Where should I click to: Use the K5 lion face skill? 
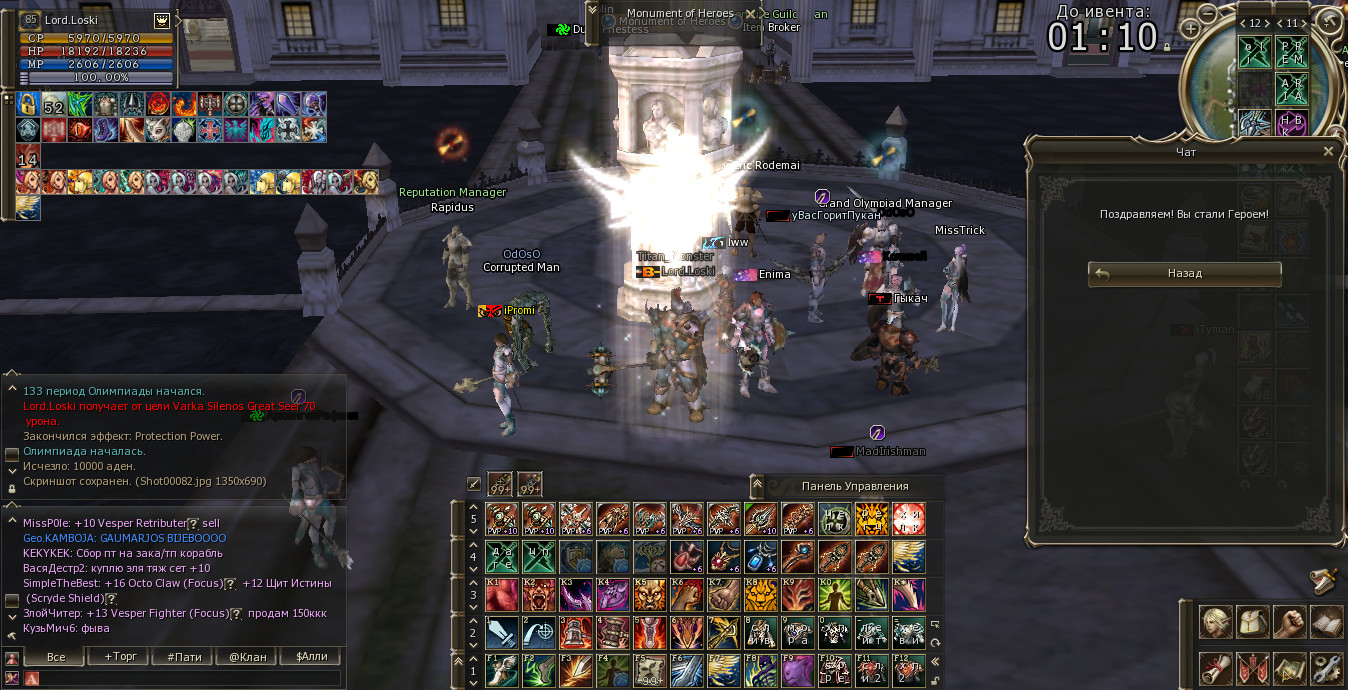click(649, 595)
